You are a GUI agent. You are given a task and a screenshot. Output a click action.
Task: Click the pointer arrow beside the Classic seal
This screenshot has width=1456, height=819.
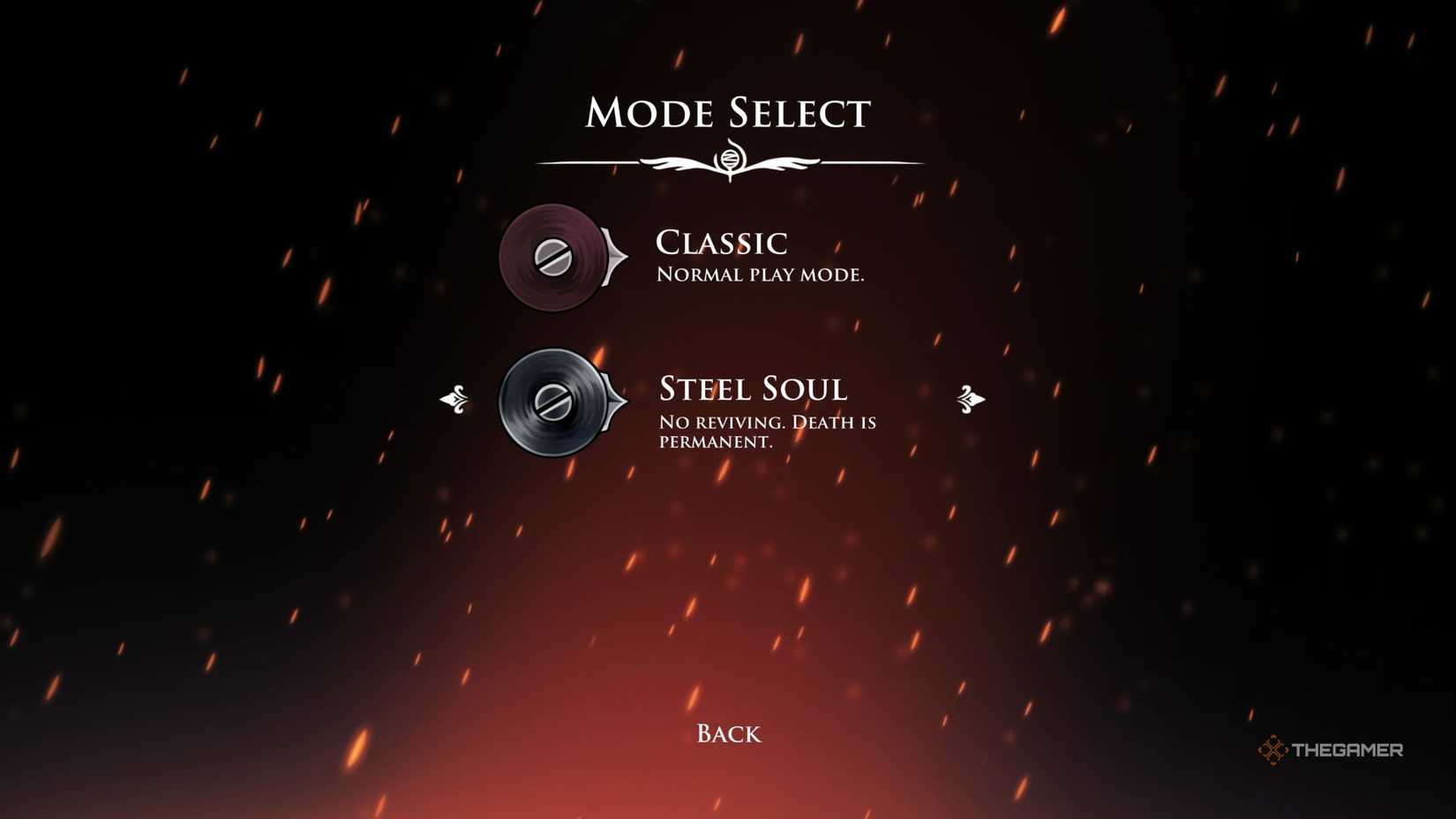coord(614,259)
